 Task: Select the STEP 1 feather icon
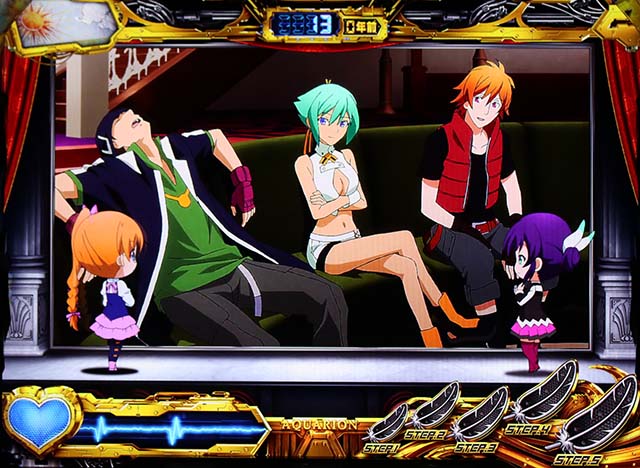pyautogui.click(x=388, y=421)
